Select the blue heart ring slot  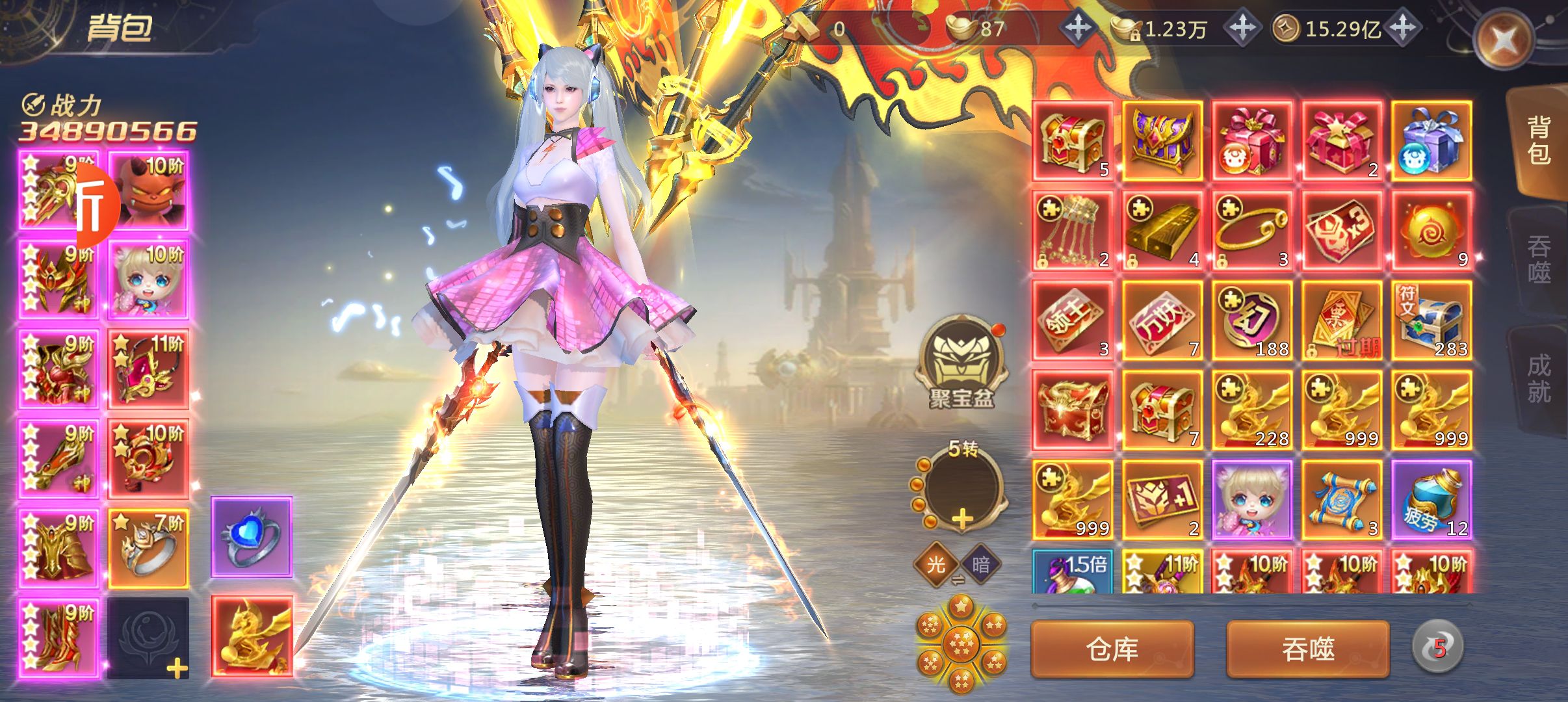(x=252, y=537)
